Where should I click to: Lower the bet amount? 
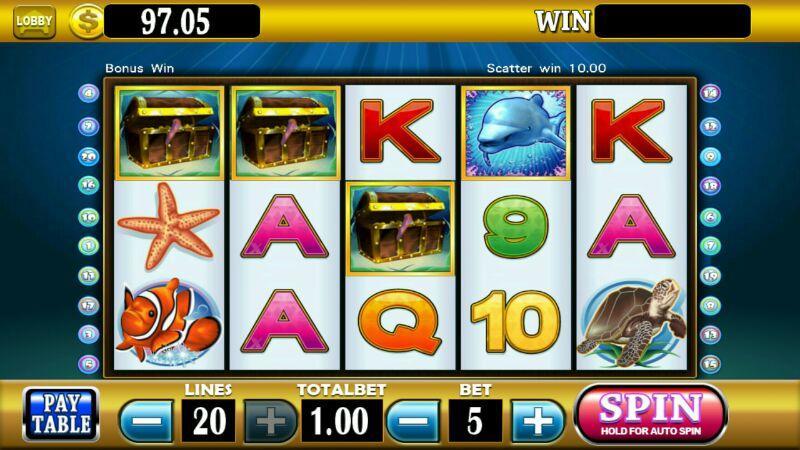pyautogui.click(x=412, y=420)
